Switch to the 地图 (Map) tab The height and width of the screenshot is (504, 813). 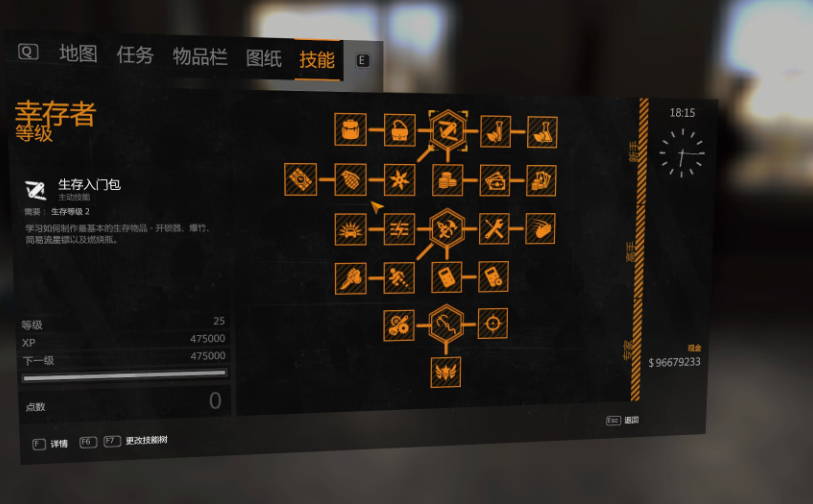(x=78, y=54)
